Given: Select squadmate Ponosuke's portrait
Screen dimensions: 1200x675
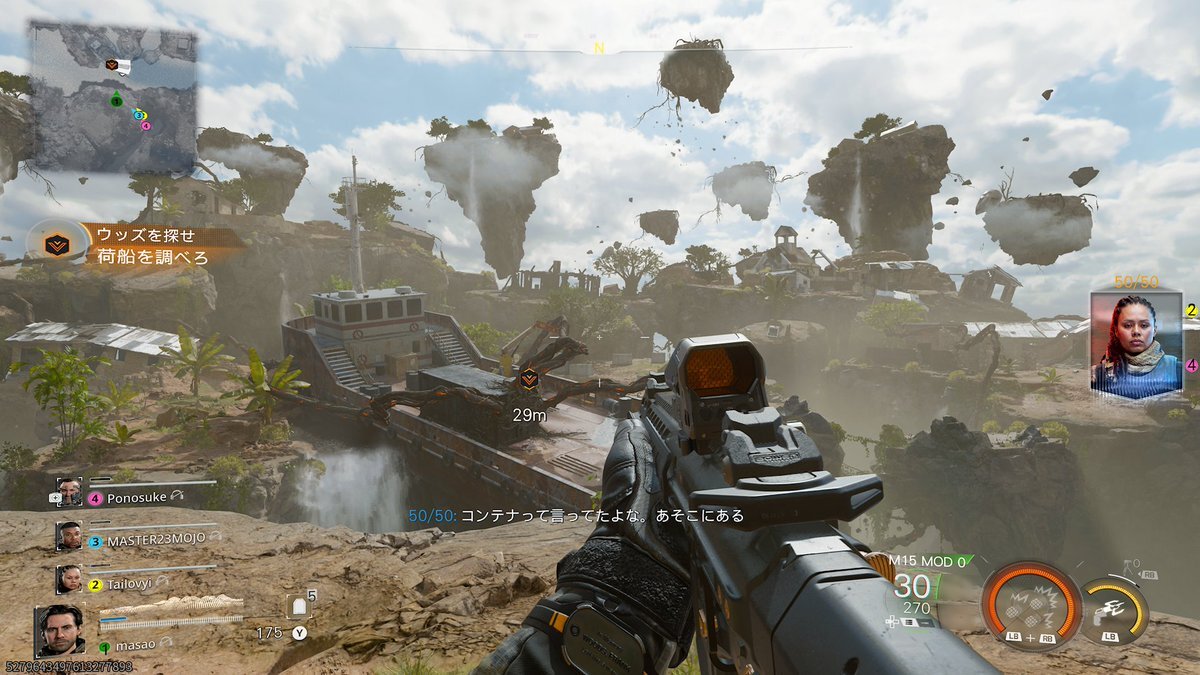Looking at the screenshot, I should 69,492.
